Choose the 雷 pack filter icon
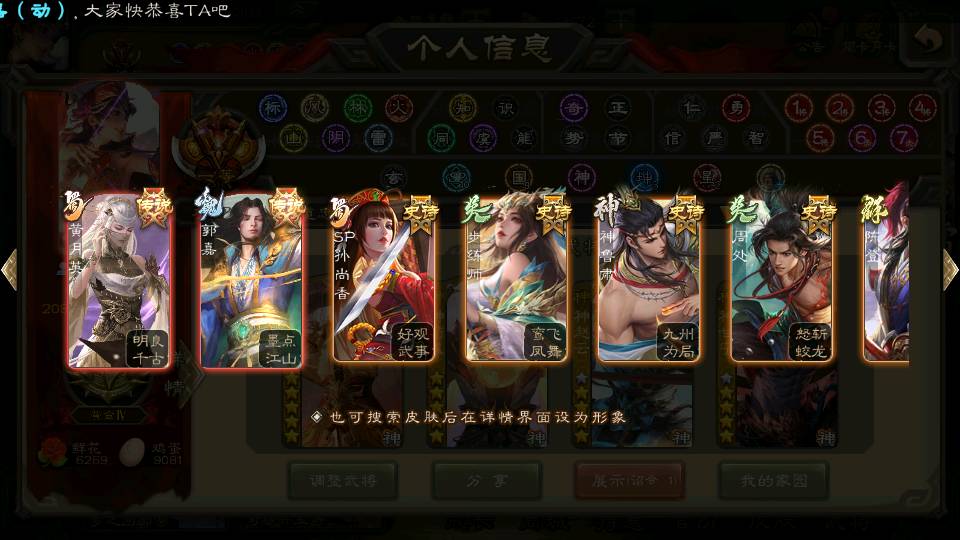The height and width of the screenshot is (540, 960). (377, 137)
